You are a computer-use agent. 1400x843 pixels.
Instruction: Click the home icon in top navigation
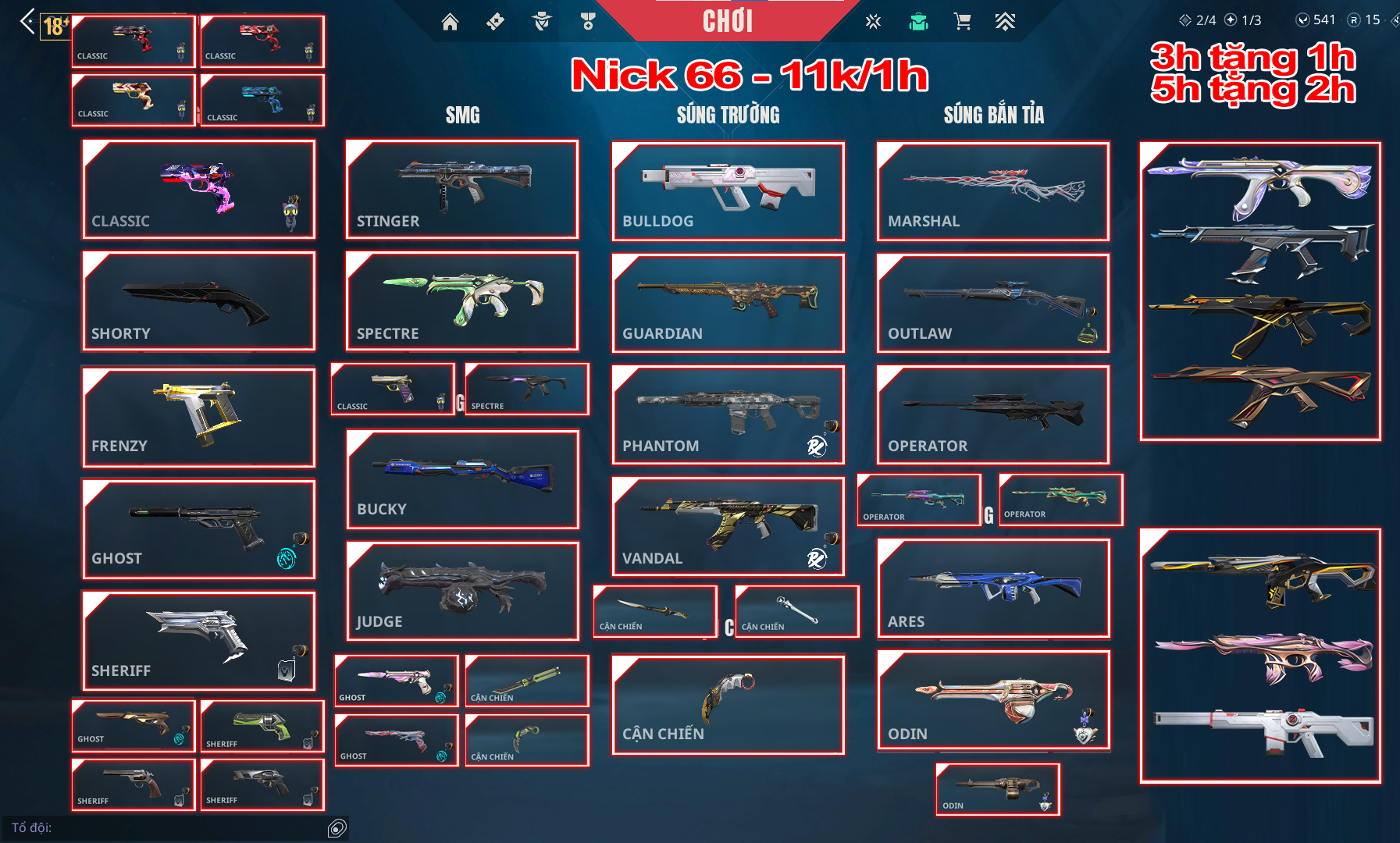[451, 23]
